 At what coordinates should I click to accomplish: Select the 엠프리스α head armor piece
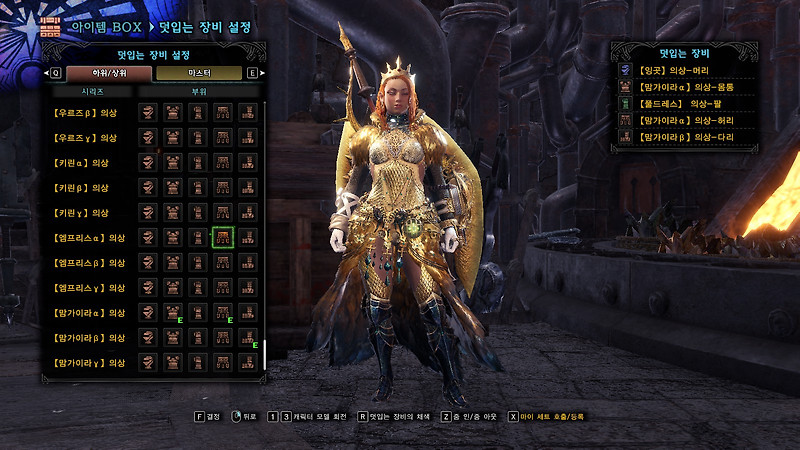coord(148,237)
